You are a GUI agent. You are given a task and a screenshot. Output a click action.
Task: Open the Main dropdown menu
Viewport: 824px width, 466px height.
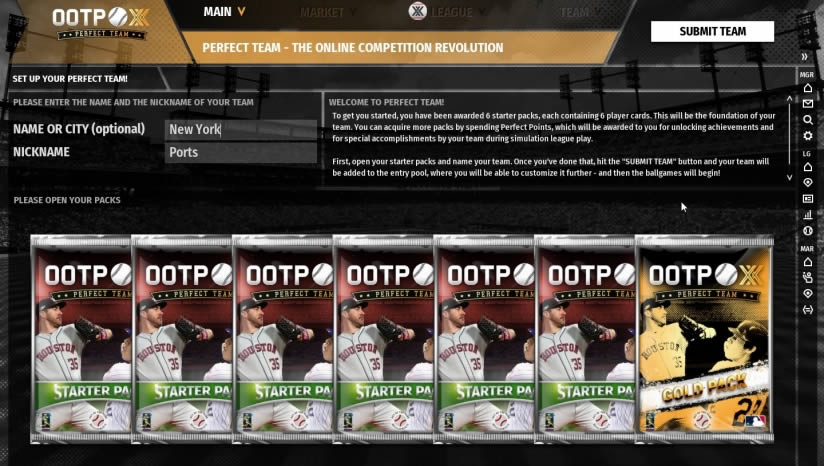click(224, 12)
